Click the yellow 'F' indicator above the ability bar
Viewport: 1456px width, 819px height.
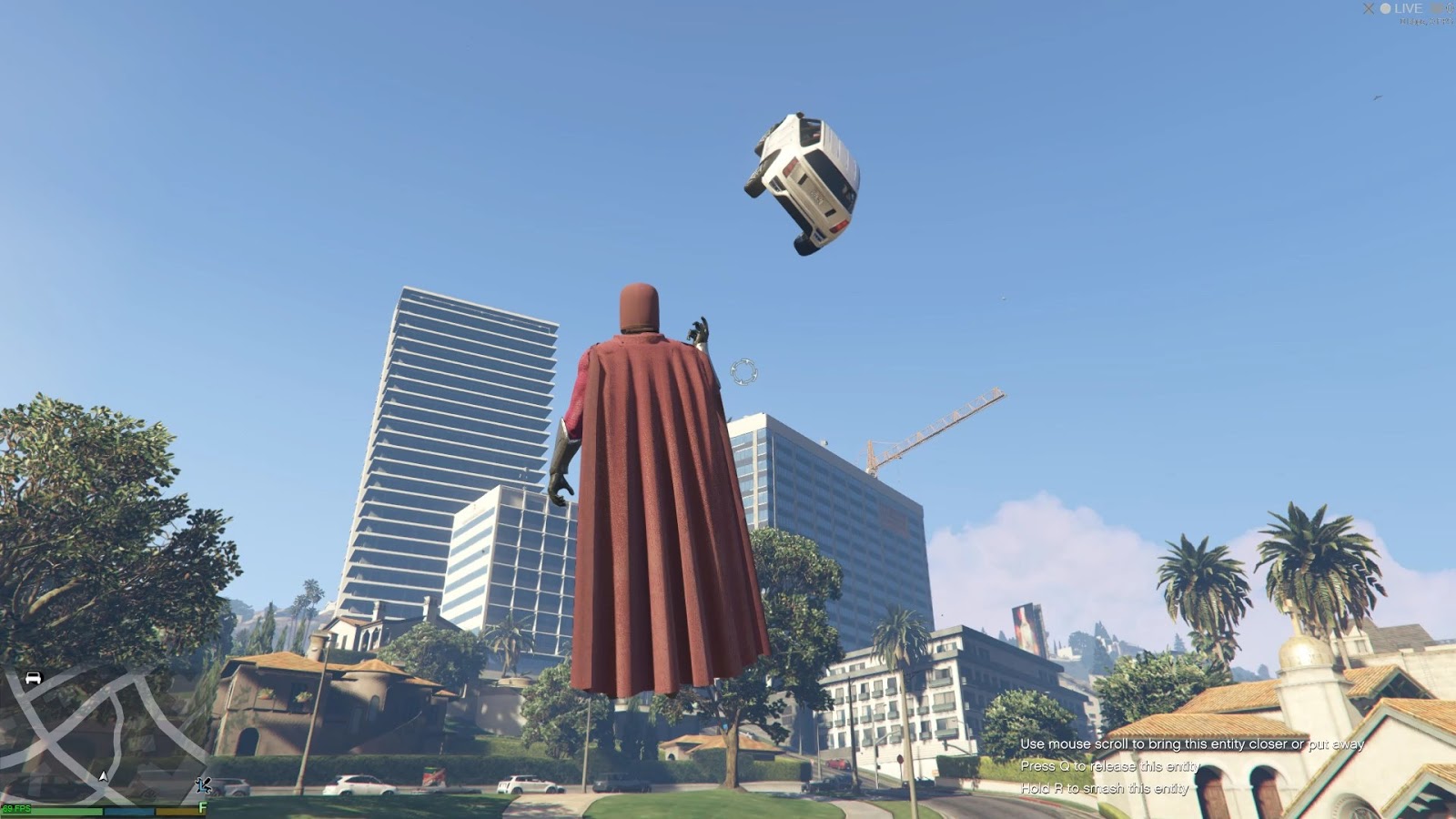coord(202,804)
